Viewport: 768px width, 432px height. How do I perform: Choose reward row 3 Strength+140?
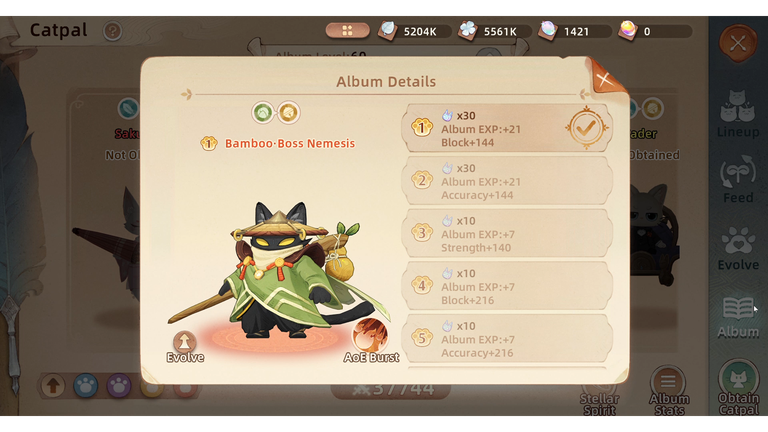tap(507, 233)
